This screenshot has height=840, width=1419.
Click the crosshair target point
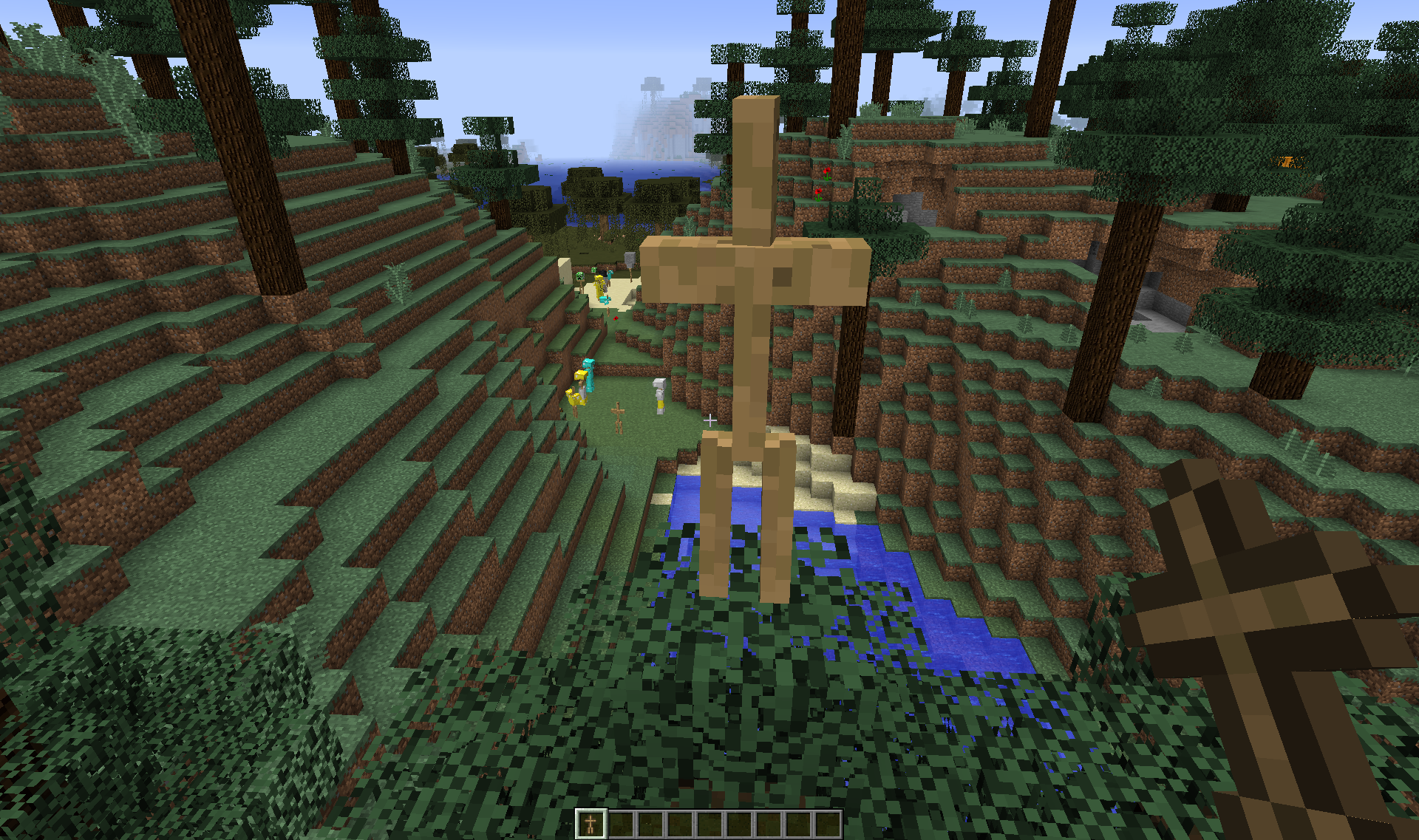click(x=709, y=420)
